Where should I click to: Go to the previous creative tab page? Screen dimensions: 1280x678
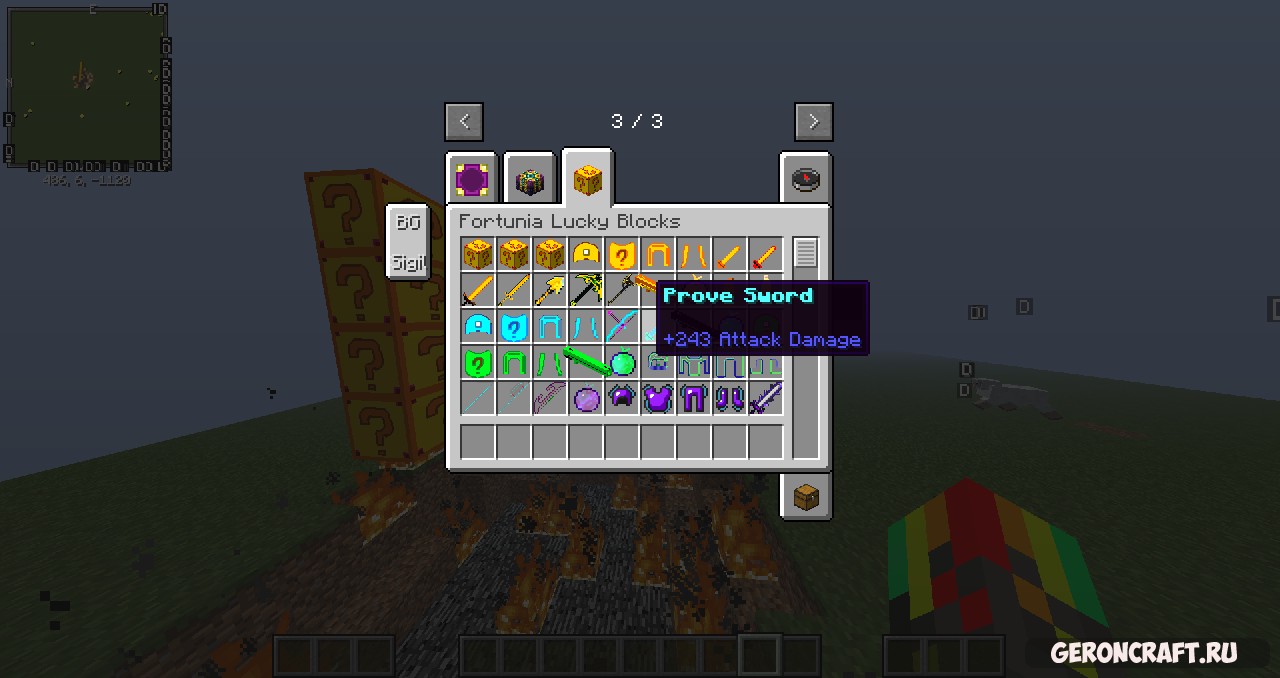coord(464,122)
